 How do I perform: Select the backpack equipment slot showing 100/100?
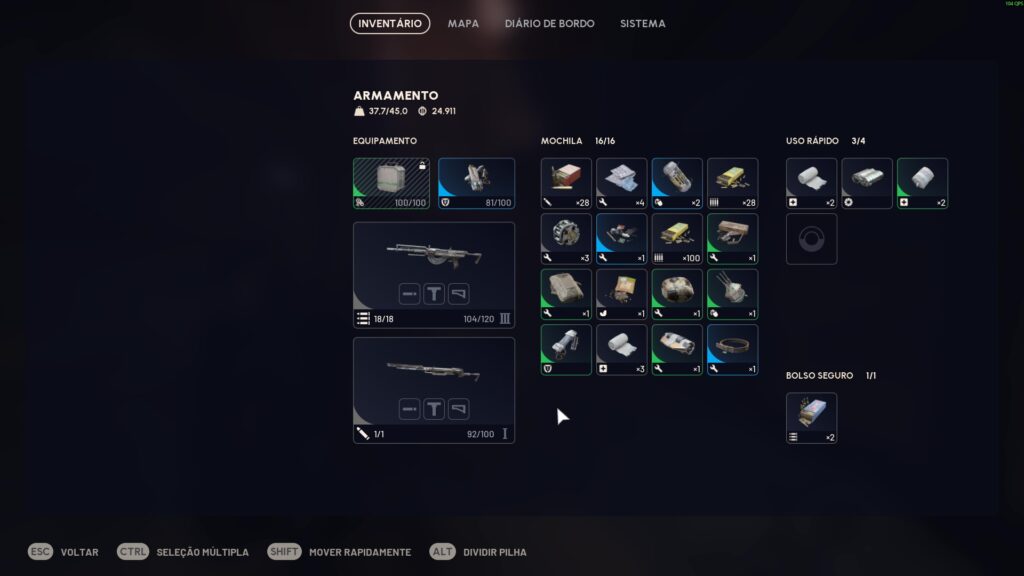(x=391, y=183)
